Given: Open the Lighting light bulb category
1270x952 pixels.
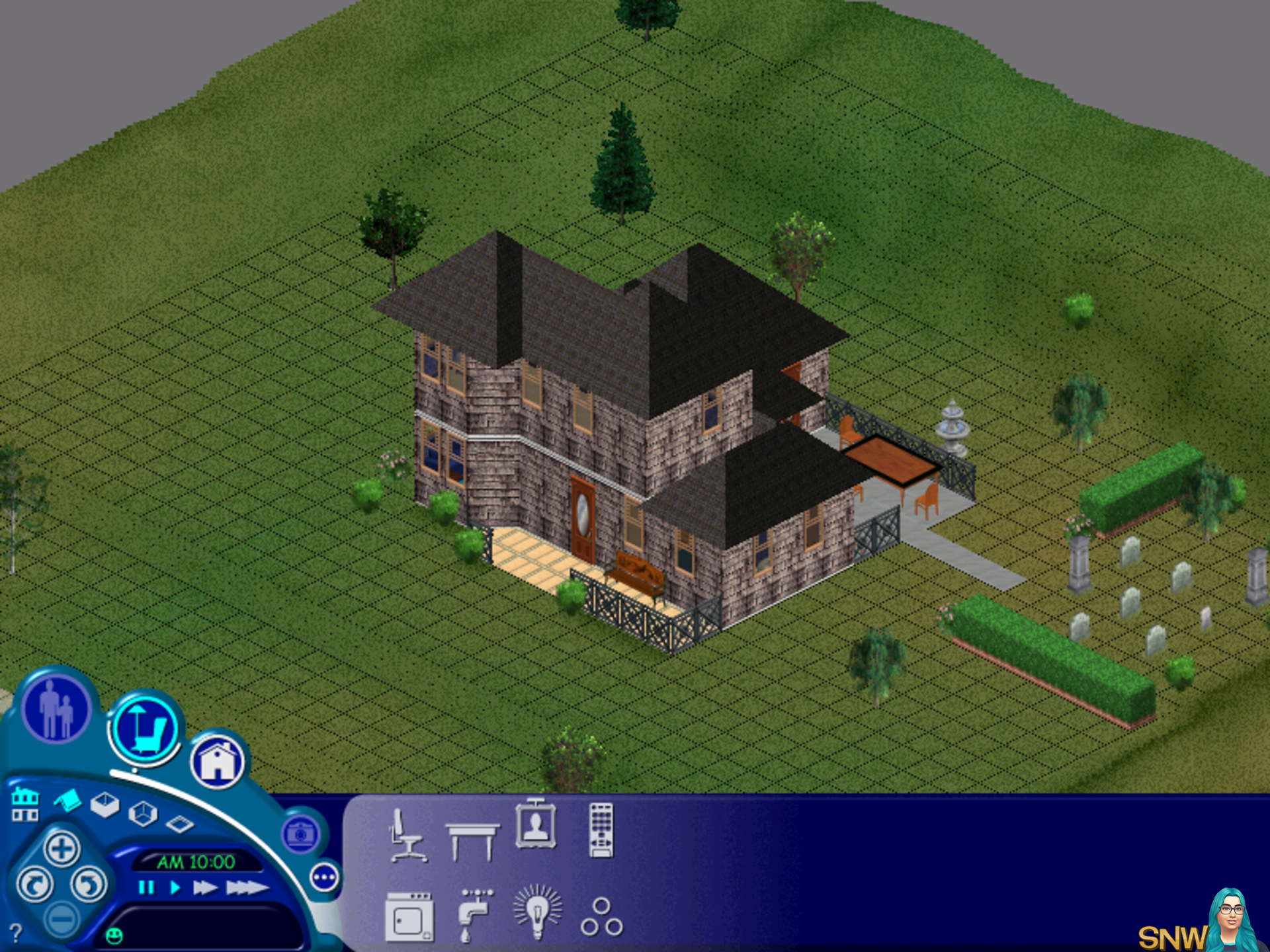Looking at the screenshot, I should [538, 912].
